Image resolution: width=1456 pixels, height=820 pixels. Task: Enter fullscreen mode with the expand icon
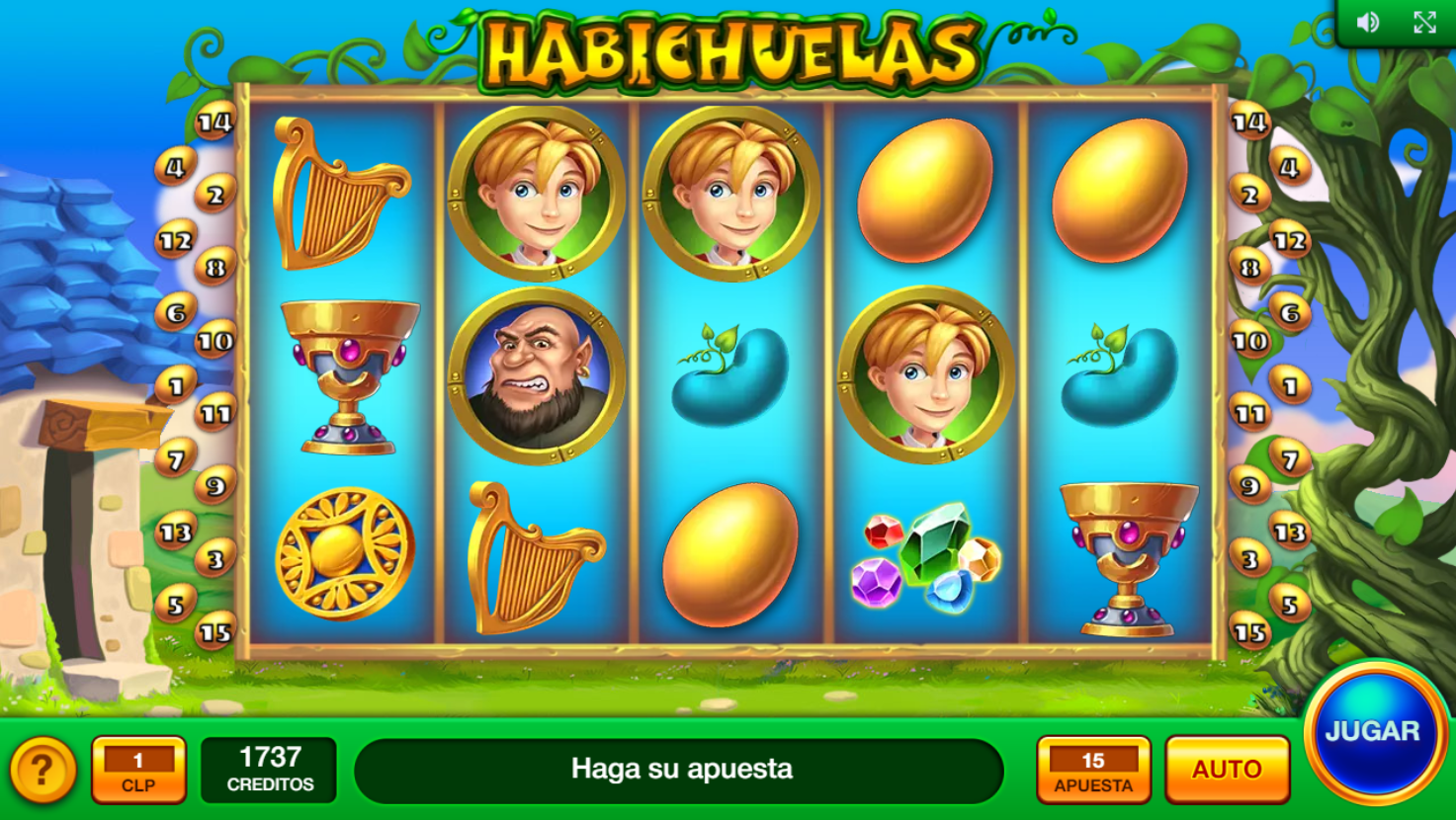[x=1424, y=23]
